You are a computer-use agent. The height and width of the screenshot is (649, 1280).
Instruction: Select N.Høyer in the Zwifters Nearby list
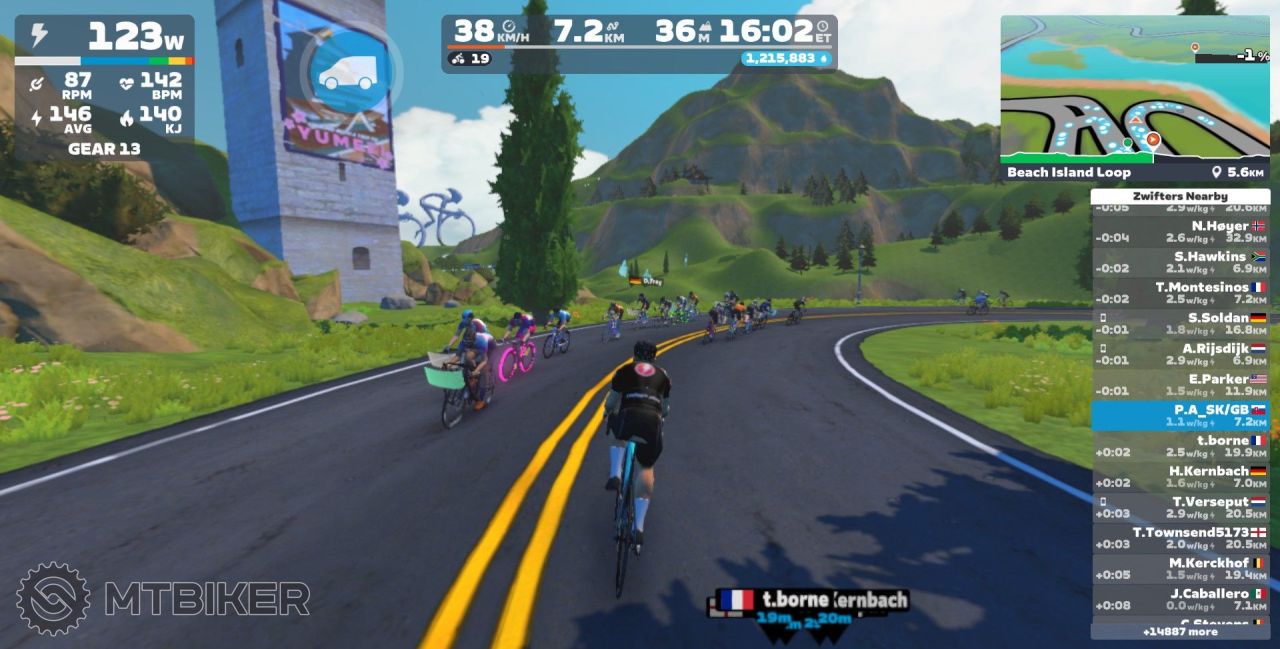[1181, 232]
